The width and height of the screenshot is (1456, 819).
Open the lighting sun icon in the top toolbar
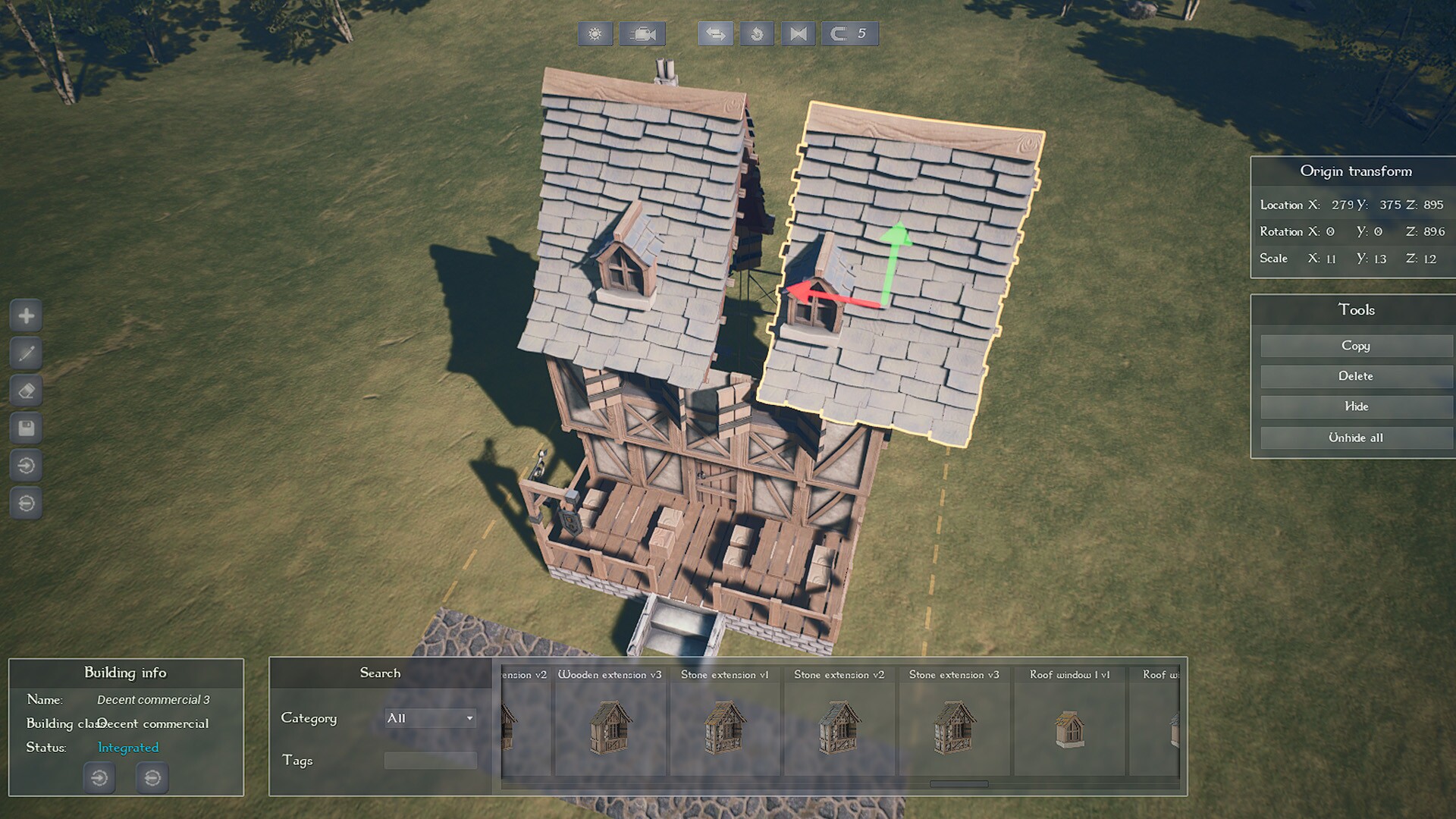click(x=595, y=33)
